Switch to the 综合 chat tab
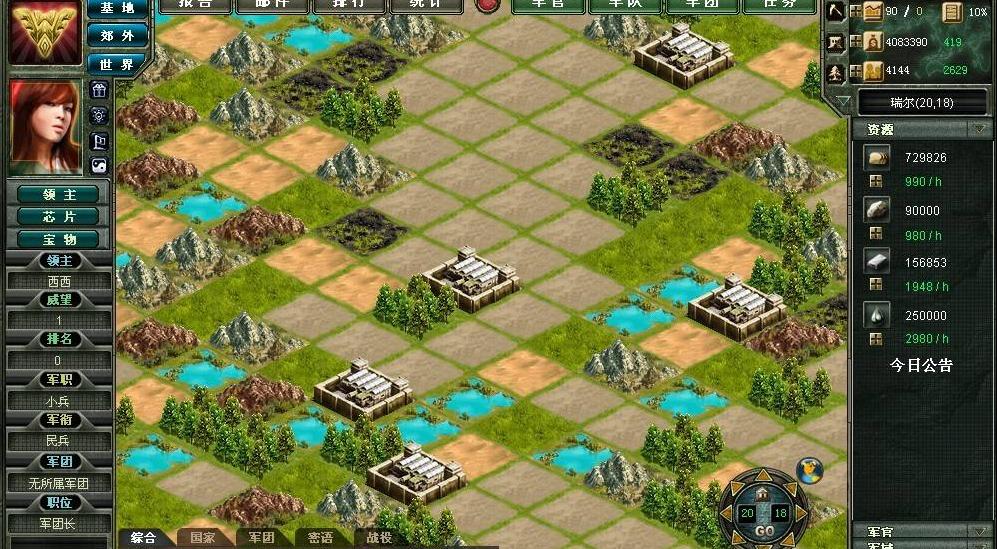The height and width of the screenshot is (549, 997). (x=144, y=538)
